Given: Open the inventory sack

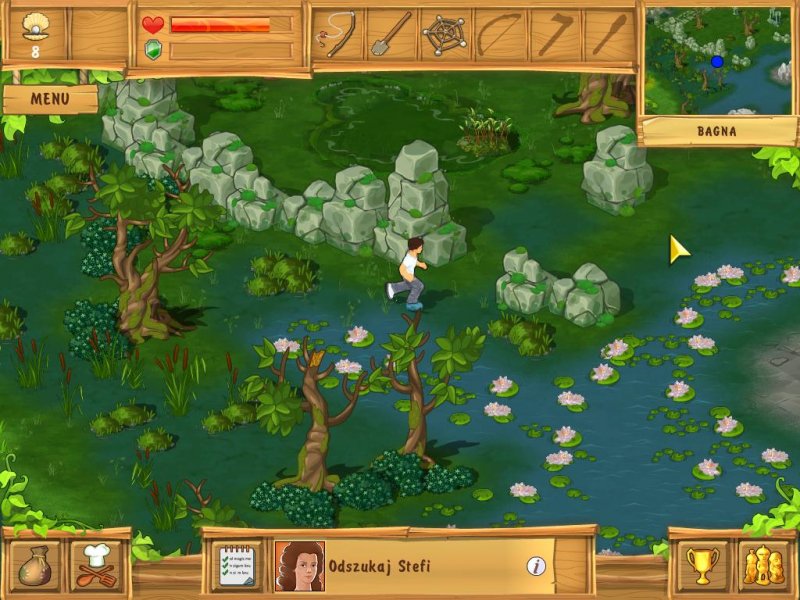Looking at the screenshot, I should [35, 565].
